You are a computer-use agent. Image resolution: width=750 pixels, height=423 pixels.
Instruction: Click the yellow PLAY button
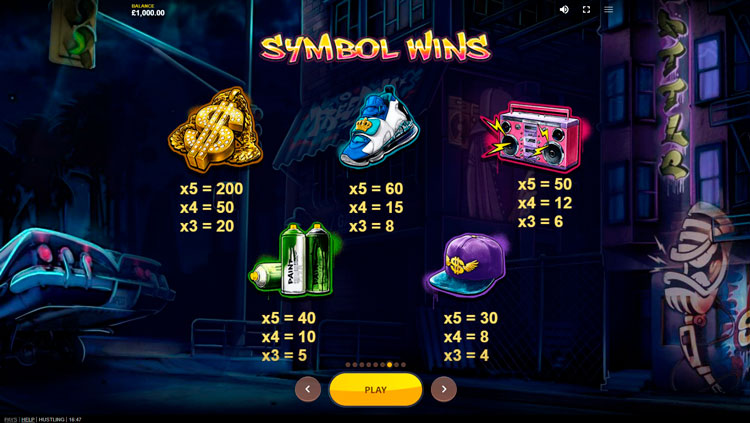point(375,389)
